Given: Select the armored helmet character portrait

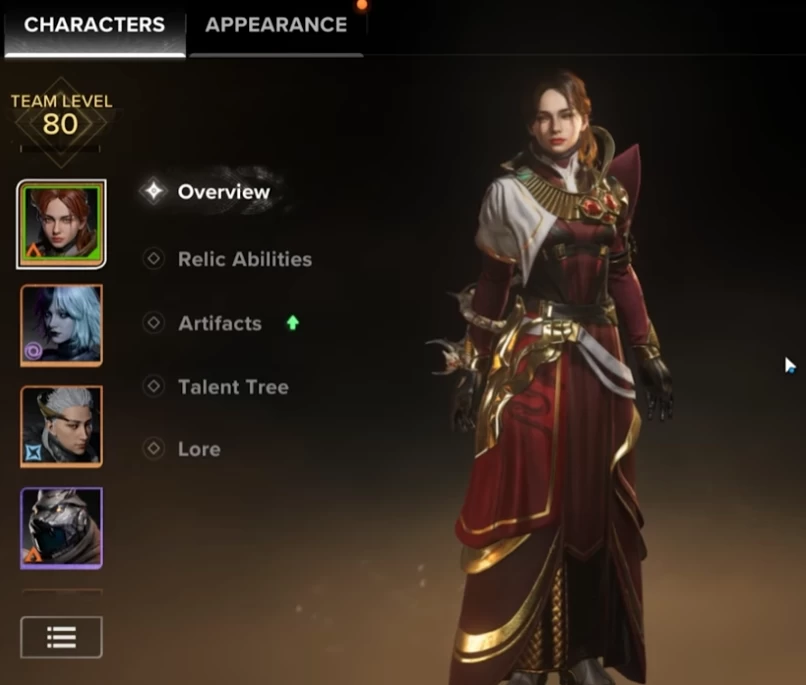Looking at the screenshot, I should [62, 528].
